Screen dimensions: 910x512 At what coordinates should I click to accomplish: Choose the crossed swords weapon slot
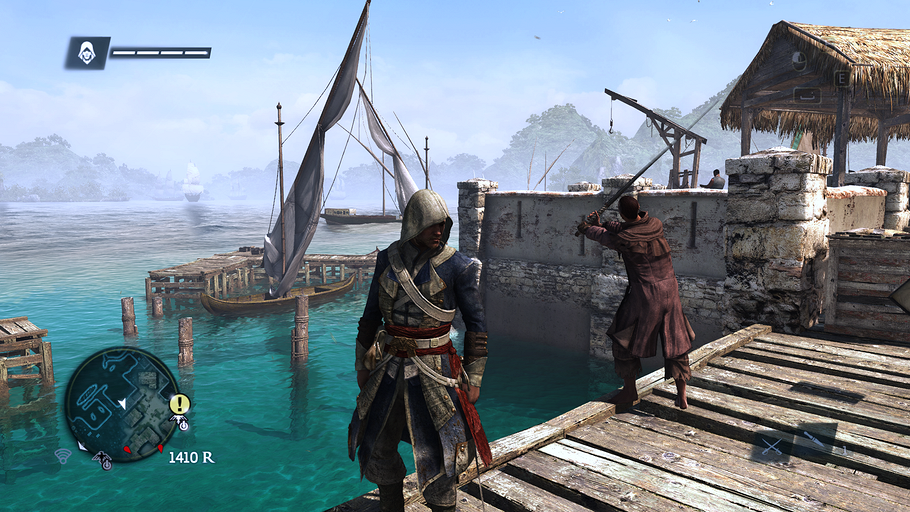(x=773, y=447)
